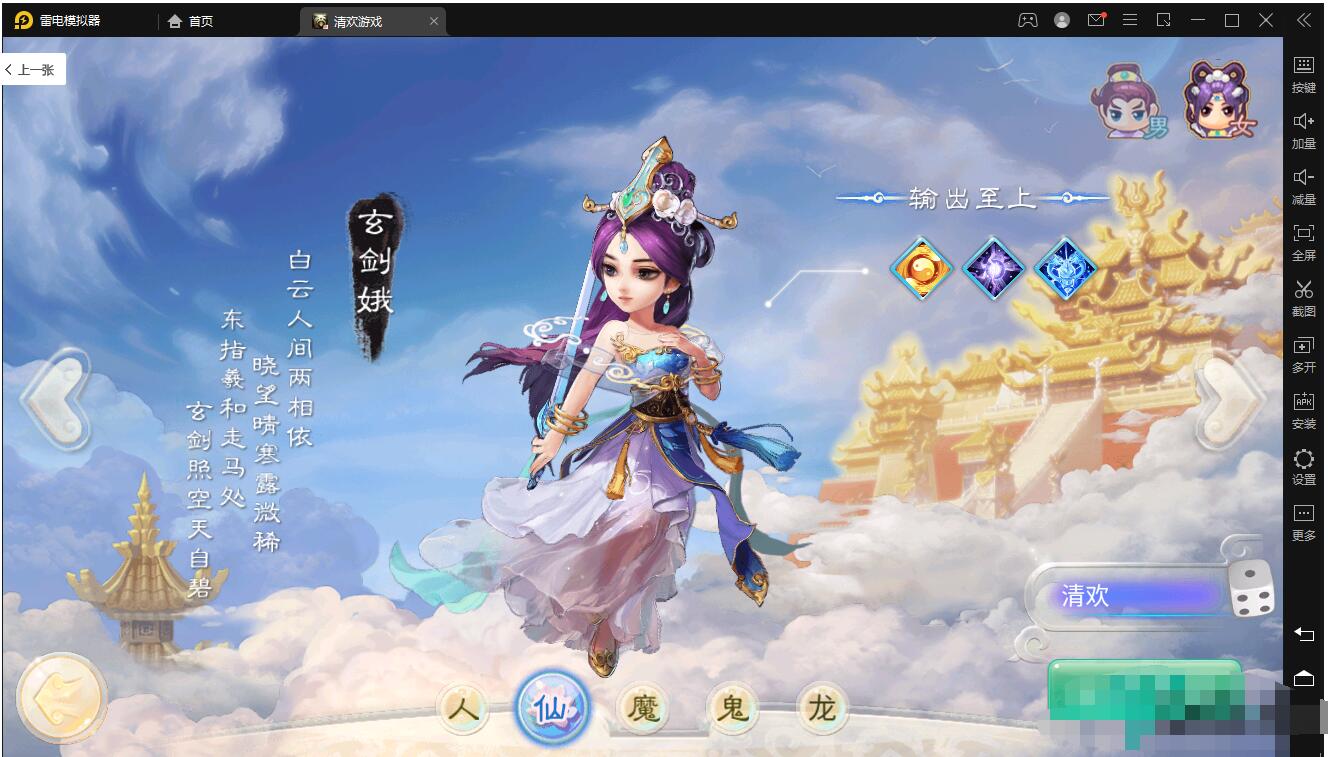
Task: Click the 上一张 previous image button
Action: pos(34,70)
